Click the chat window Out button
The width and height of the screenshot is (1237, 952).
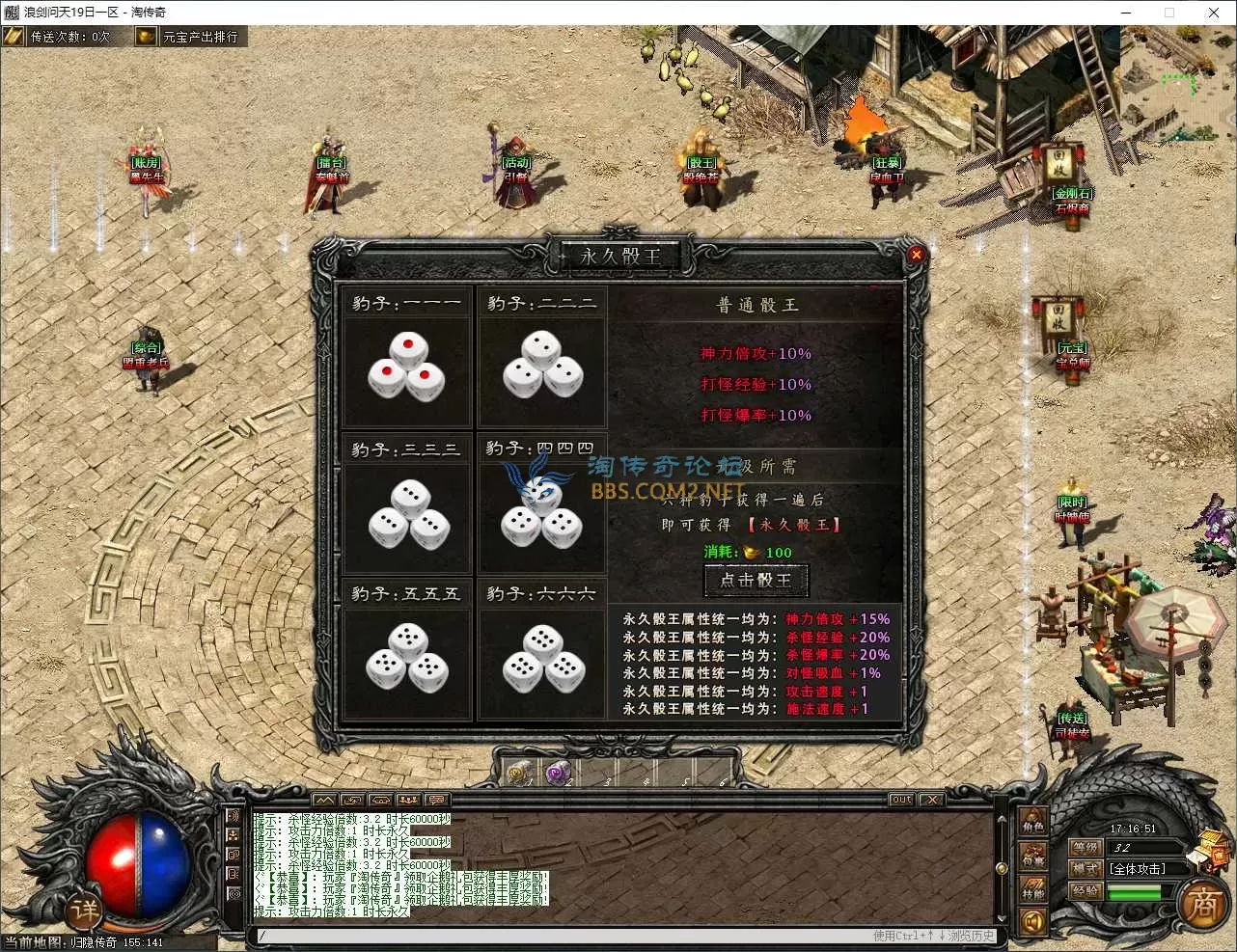[x=901, y=800]
